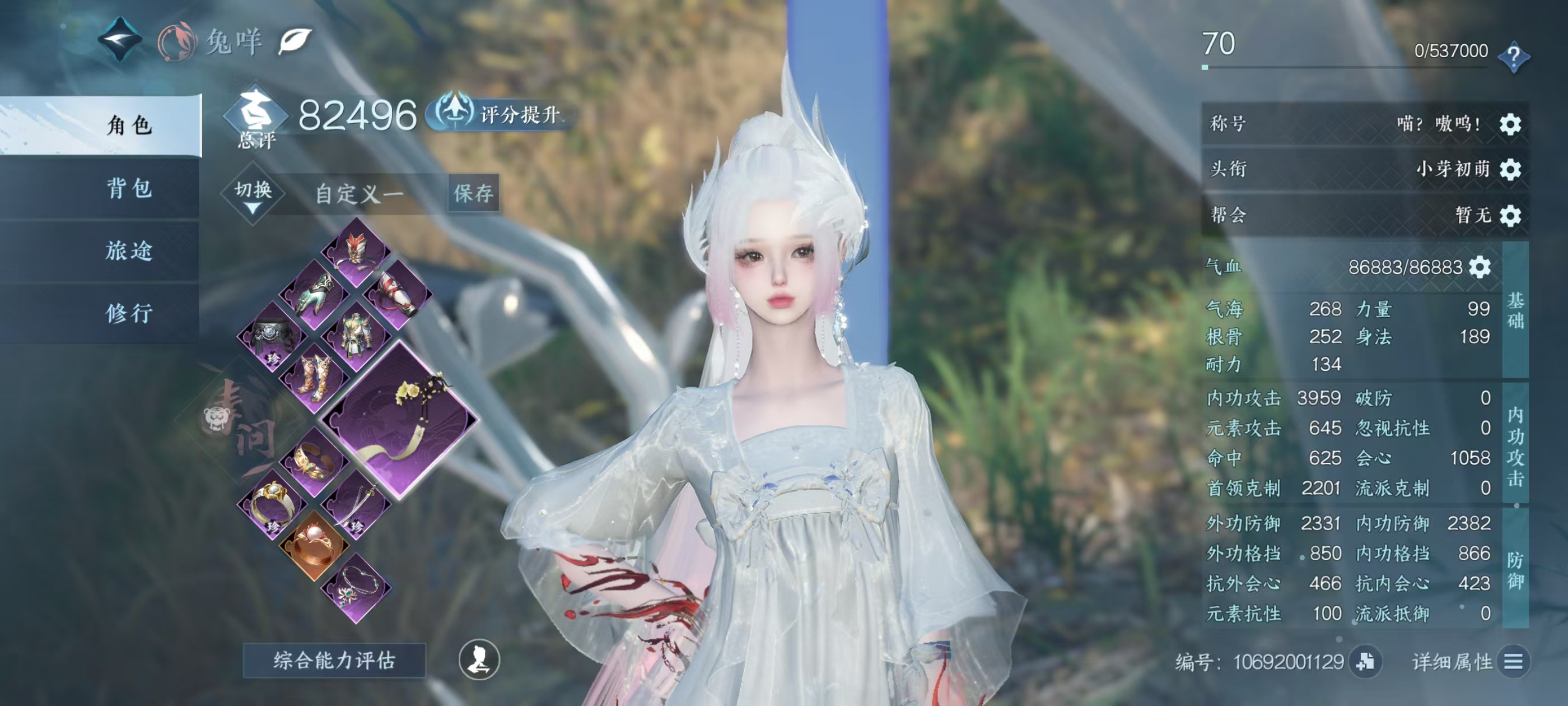Show 详细属性 details
Screen dimensions: 1568x706
point(1513,662)
